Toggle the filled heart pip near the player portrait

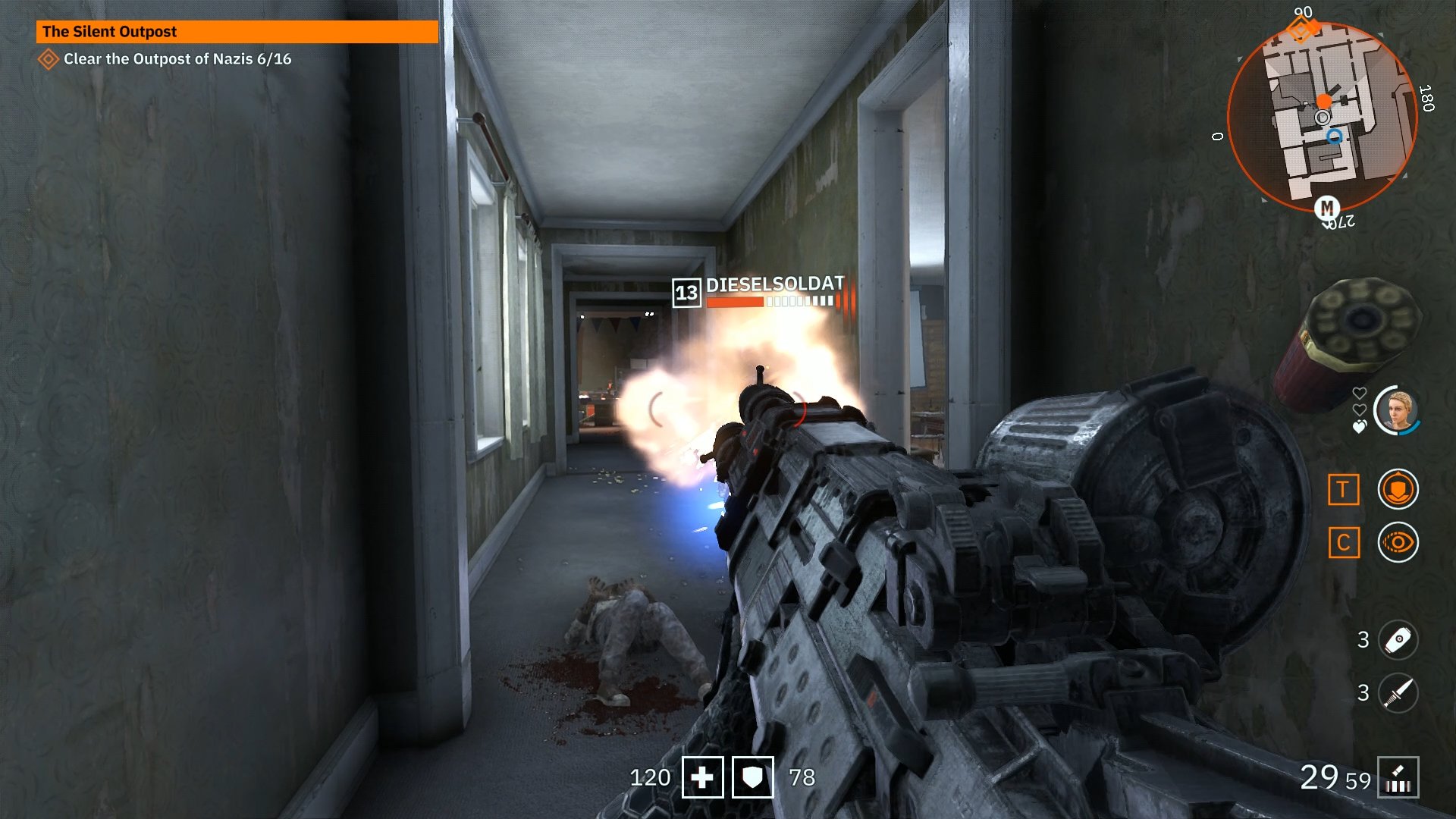tap(1360, 425)
